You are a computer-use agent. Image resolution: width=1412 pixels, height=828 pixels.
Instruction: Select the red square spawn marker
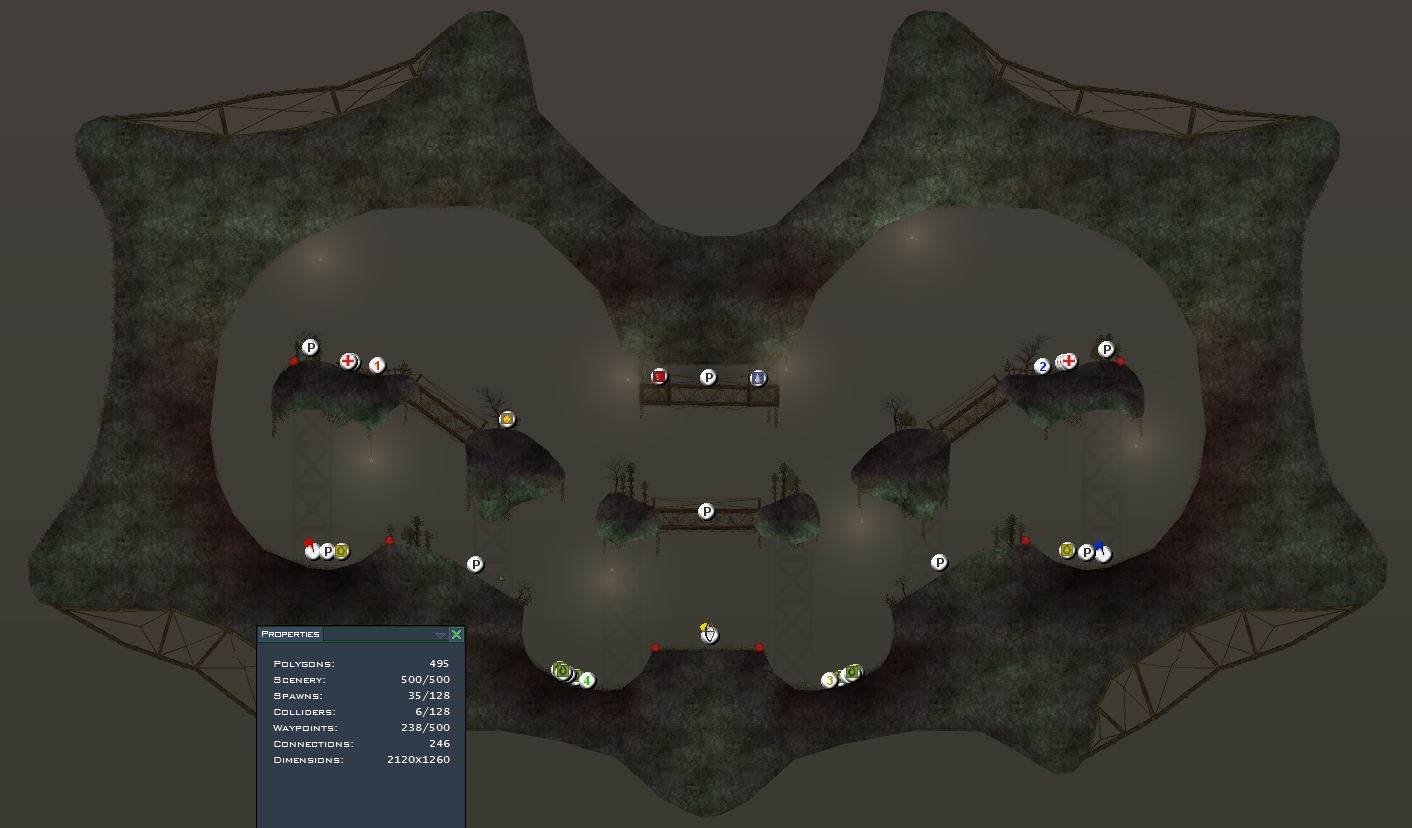pyautogui.click(x=659, y=377)
